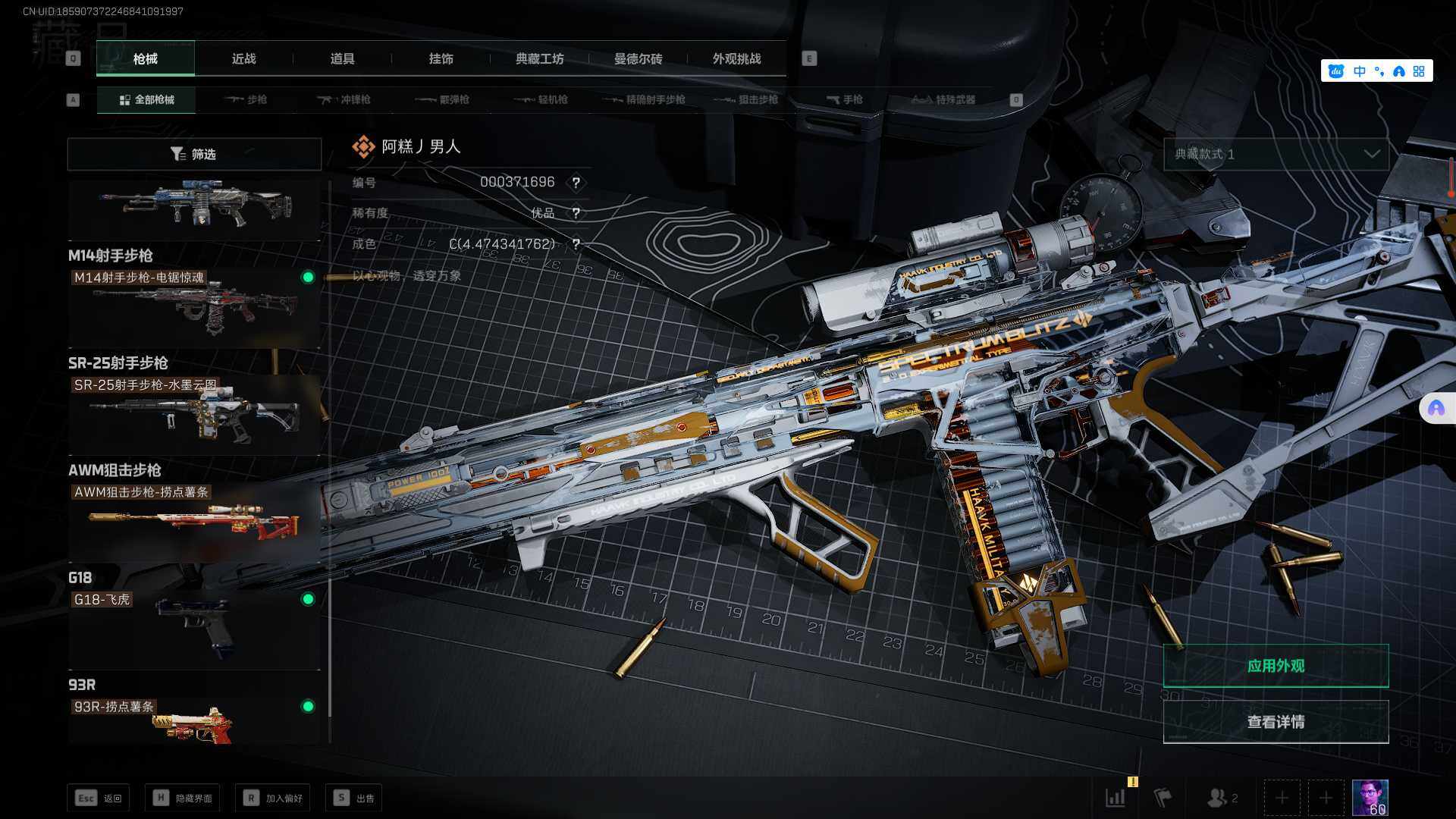The image size is (1456, 819).
Task: Click the question mark beside 稀有度
Action: pos(576,213)
